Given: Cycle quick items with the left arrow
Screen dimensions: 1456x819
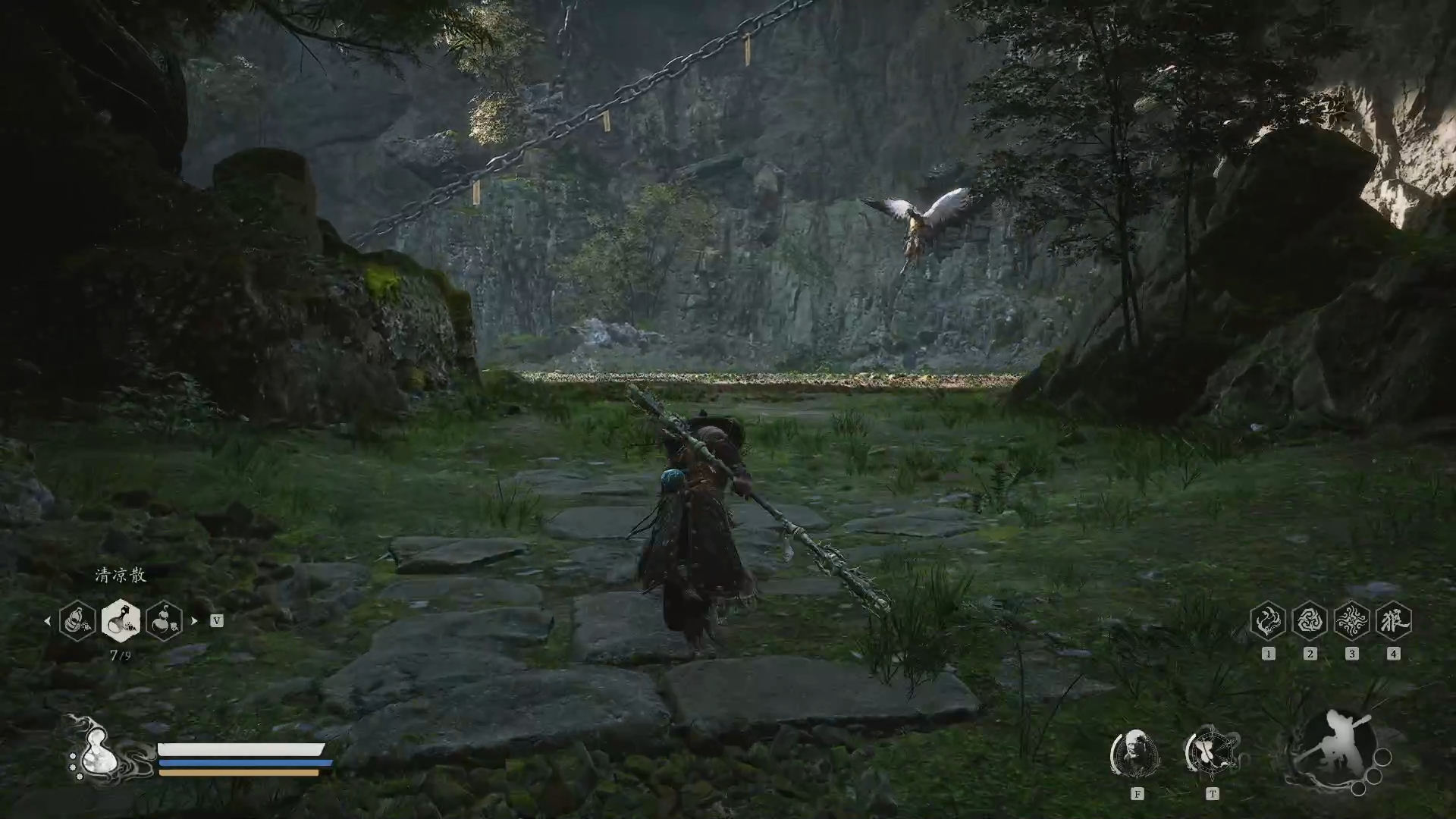Looking at the screenshot, I should [x=47, y=620].
